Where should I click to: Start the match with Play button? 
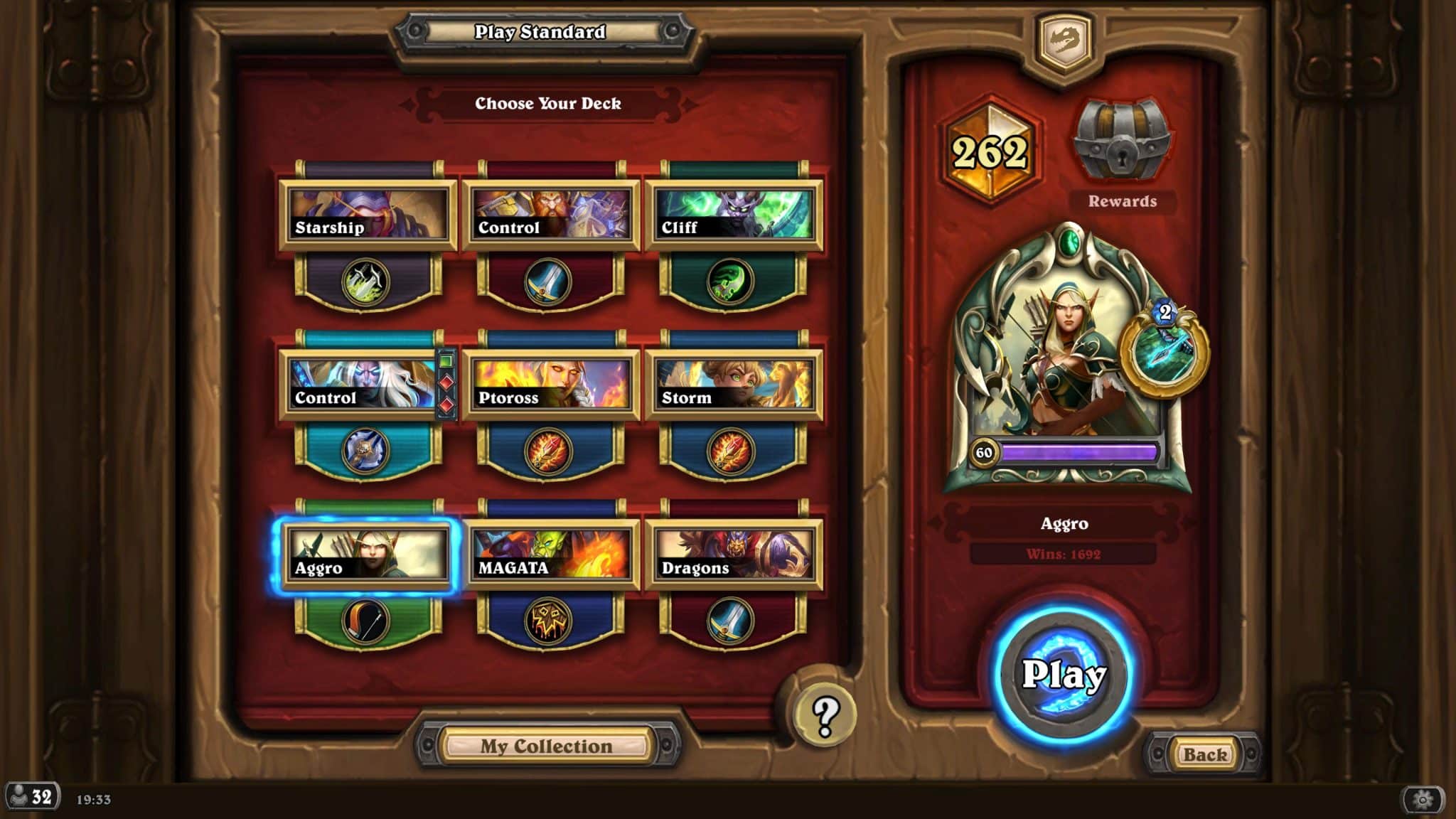[x=1063, y=673]
